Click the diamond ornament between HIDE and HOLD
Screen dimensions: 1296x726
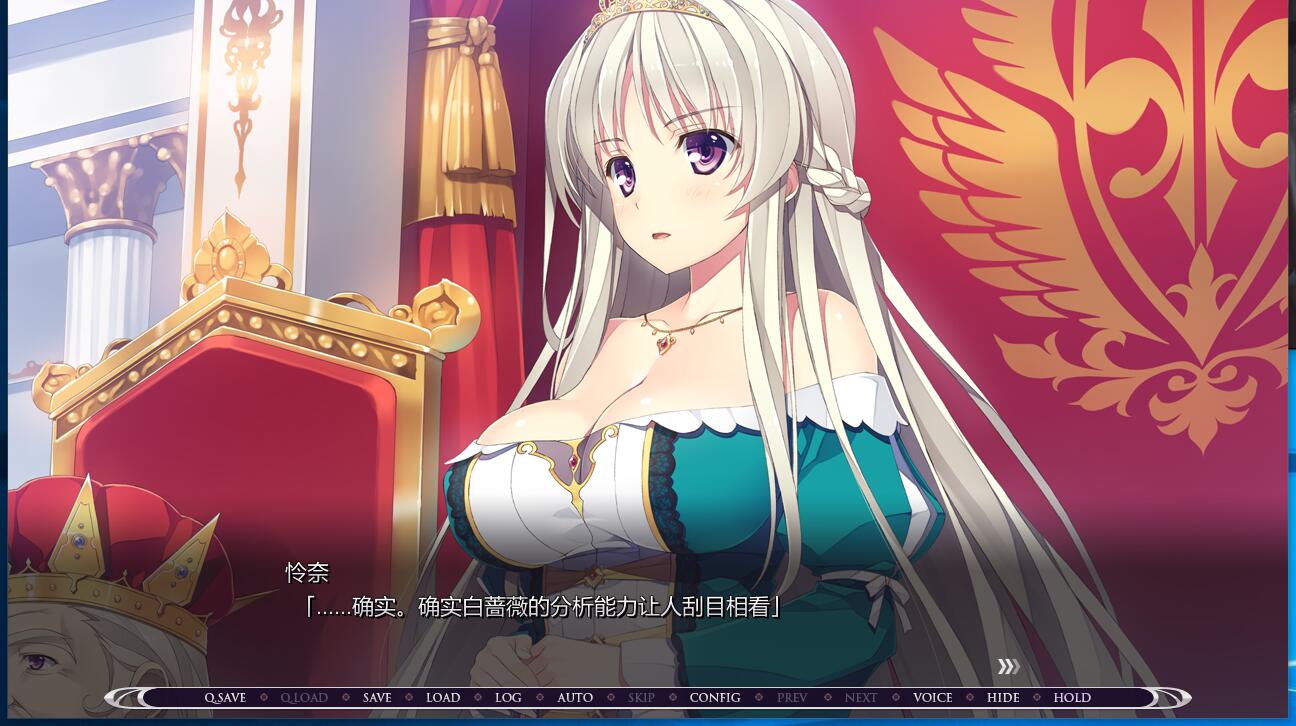tap(1038, 697)
